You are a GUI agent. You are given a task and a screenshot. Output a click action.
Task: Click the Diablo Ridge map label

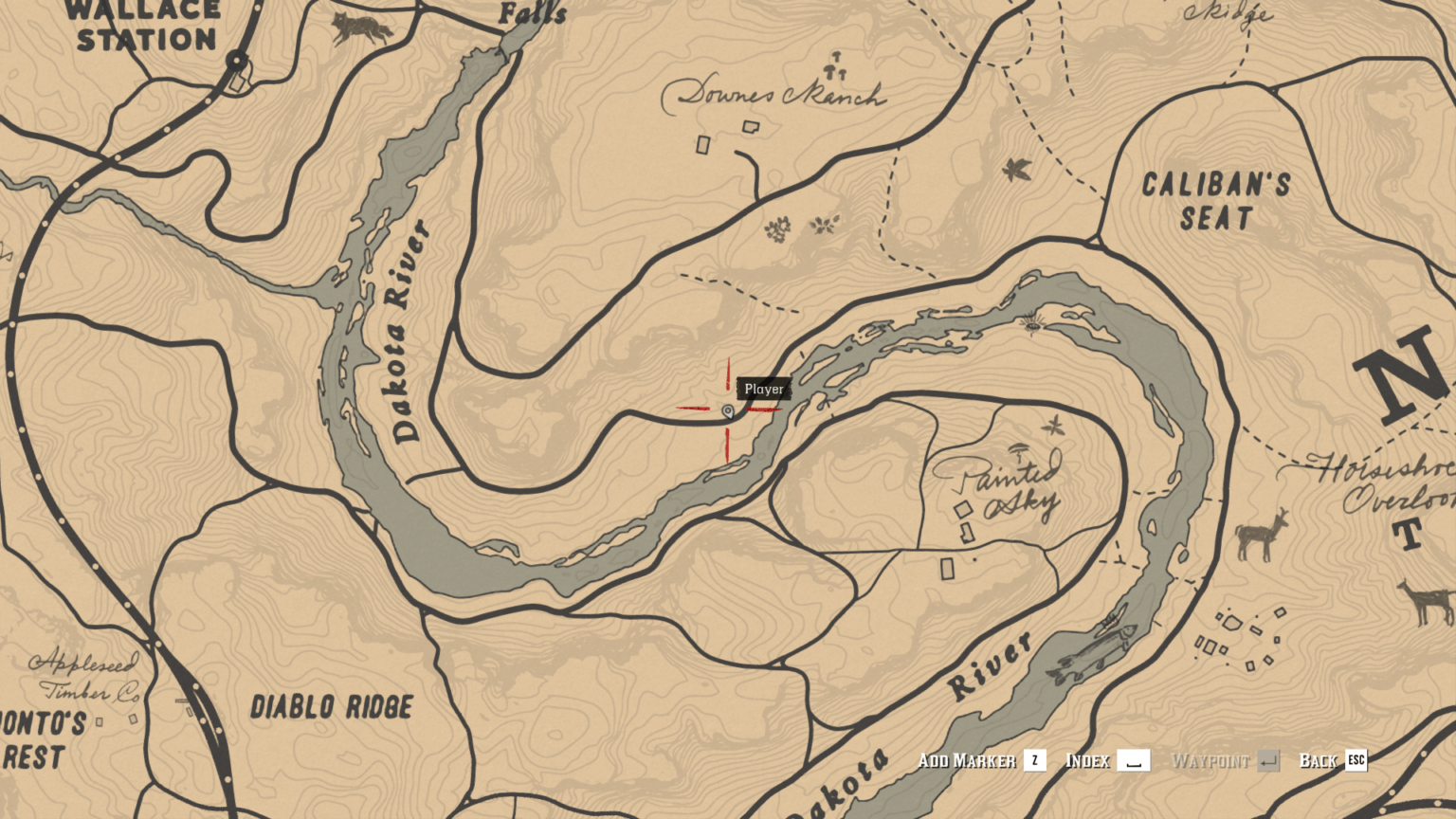pyautogui.click(x=333, y=704)
